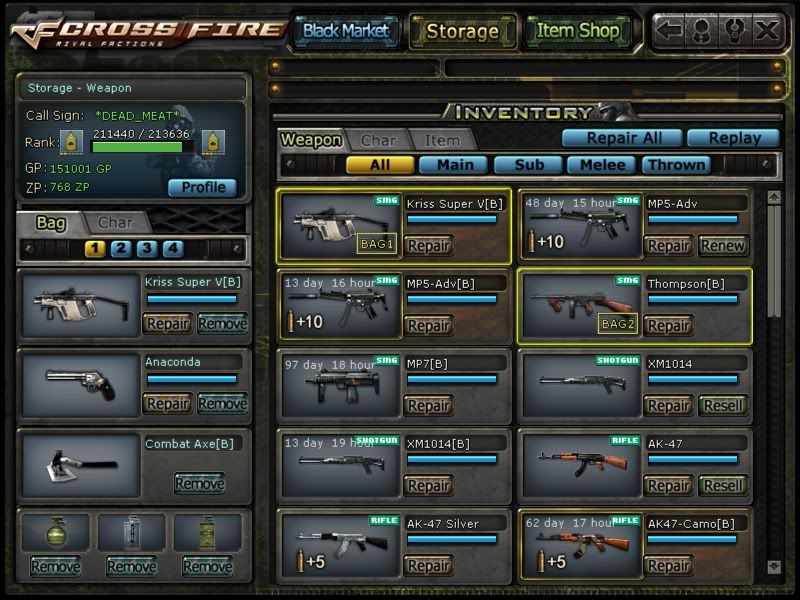Remove the Anaconda from the bag
This screenshot has width=800, height=600.
[x=222, y=403]
